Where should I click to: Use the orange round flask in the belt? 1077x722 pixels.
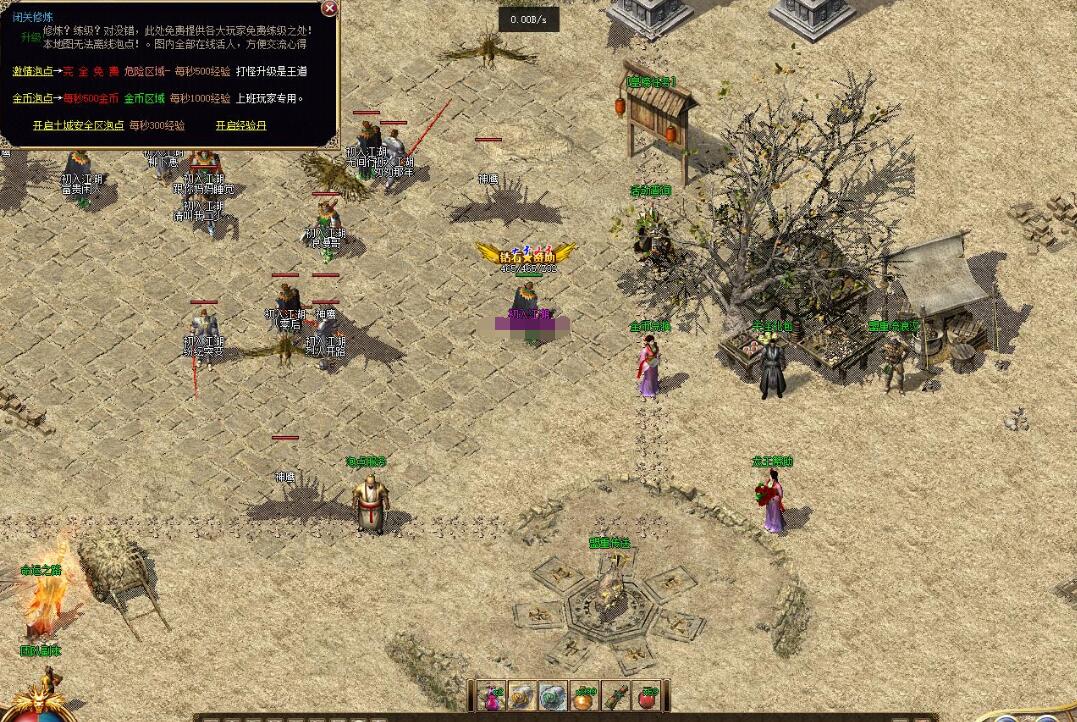pos(584,697)
